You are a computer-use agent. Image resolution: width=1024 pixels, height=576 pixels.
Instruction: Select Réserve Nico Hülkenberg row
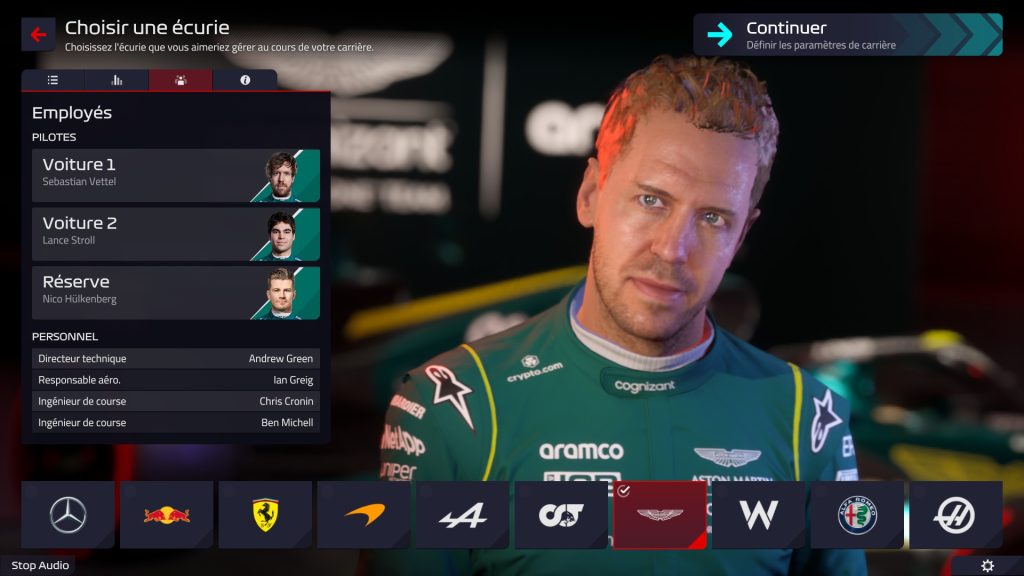point(176,292)
